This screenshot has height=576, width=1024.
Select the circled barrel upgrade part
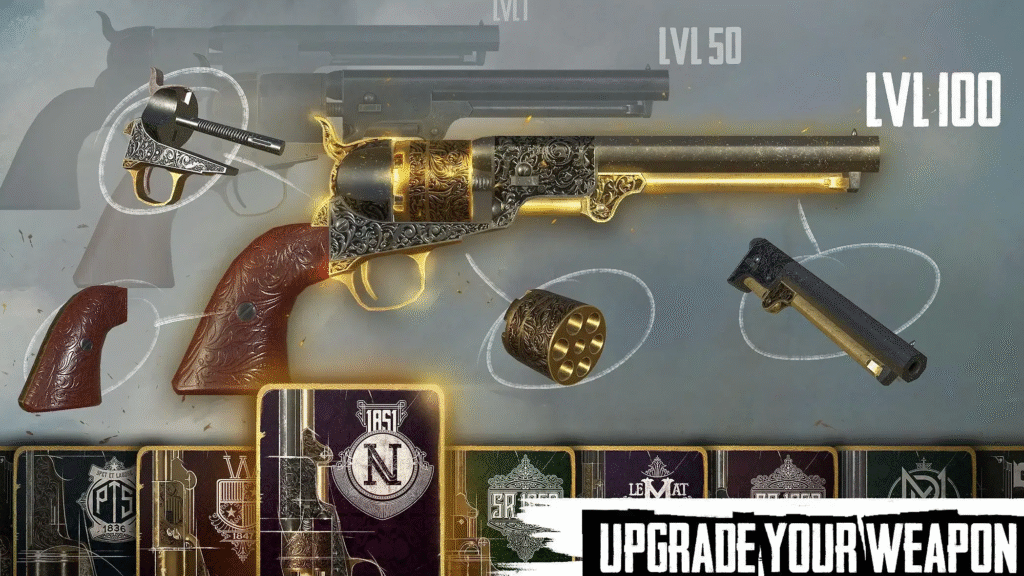[825, 309]
